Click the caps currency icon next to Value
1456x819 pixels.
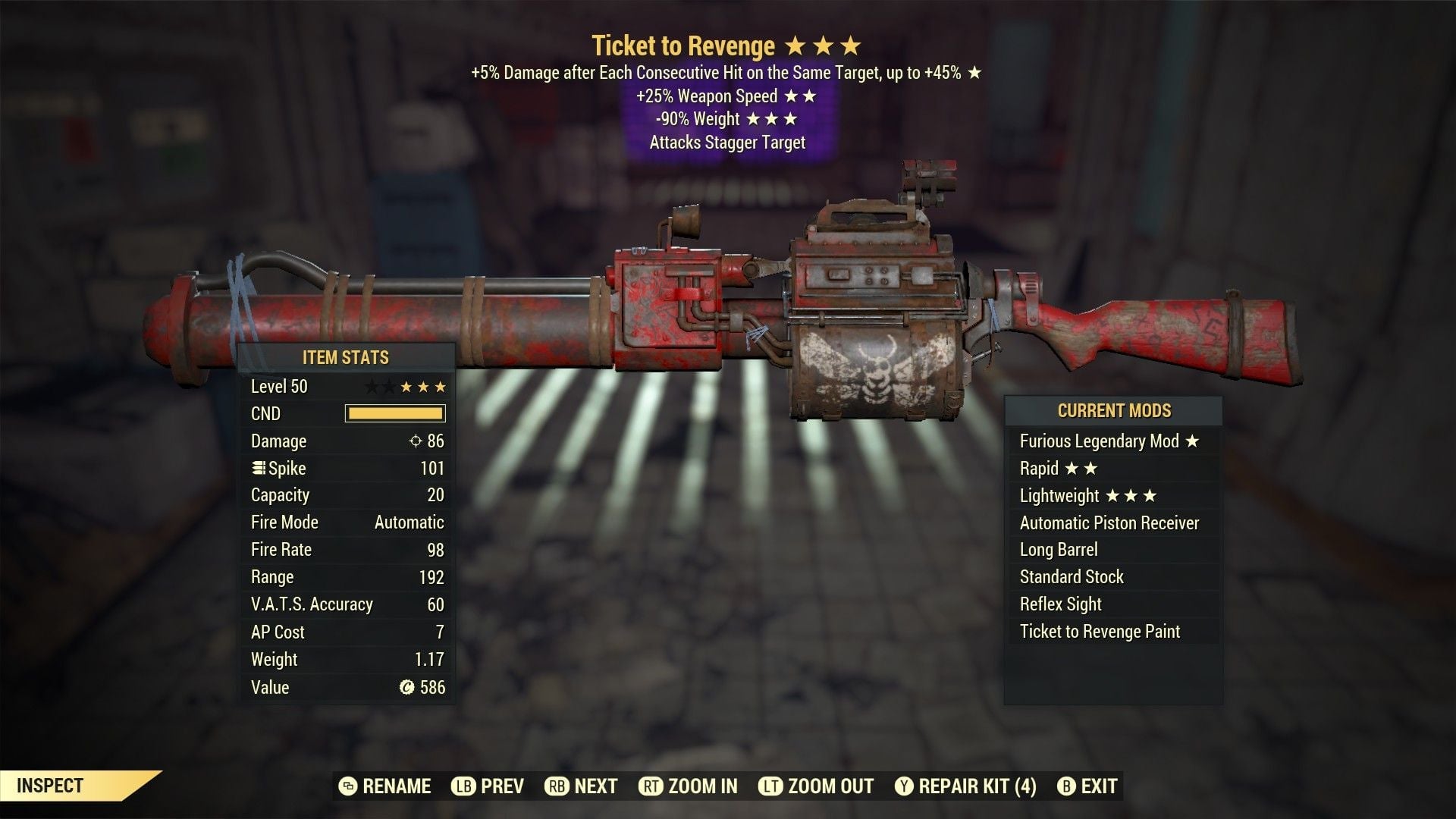tap(407, 687)
